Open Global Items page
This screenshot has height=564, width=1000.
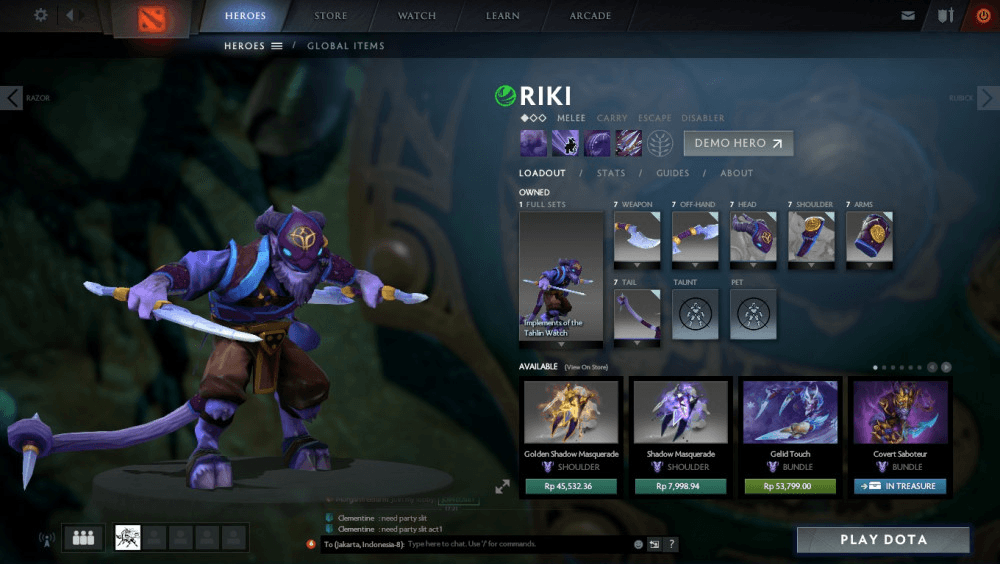click(x=345, y=46)
